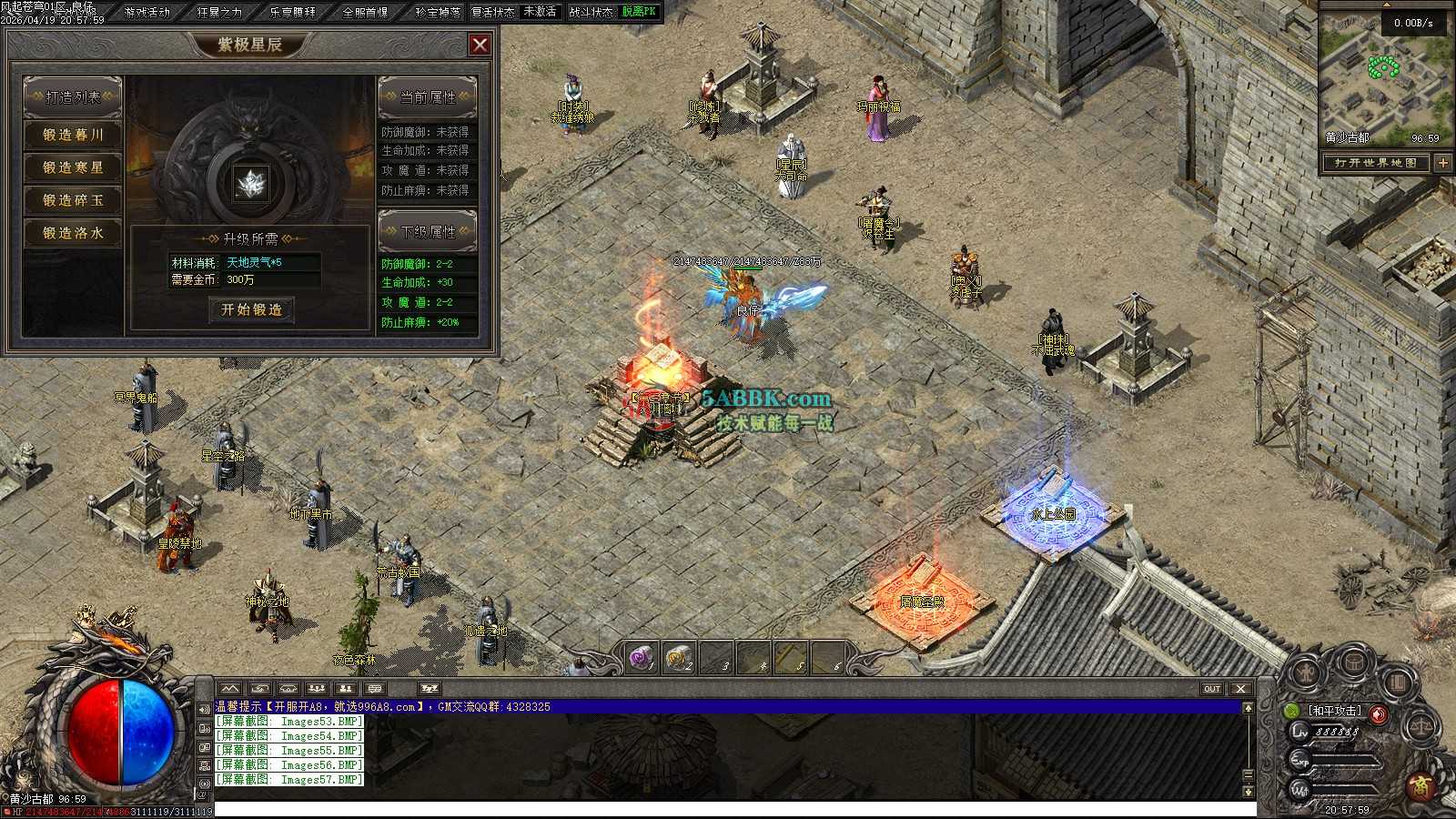Open 乐享膜拜 from the top bar
This screenshot has height=819, width=1456.
292,12
